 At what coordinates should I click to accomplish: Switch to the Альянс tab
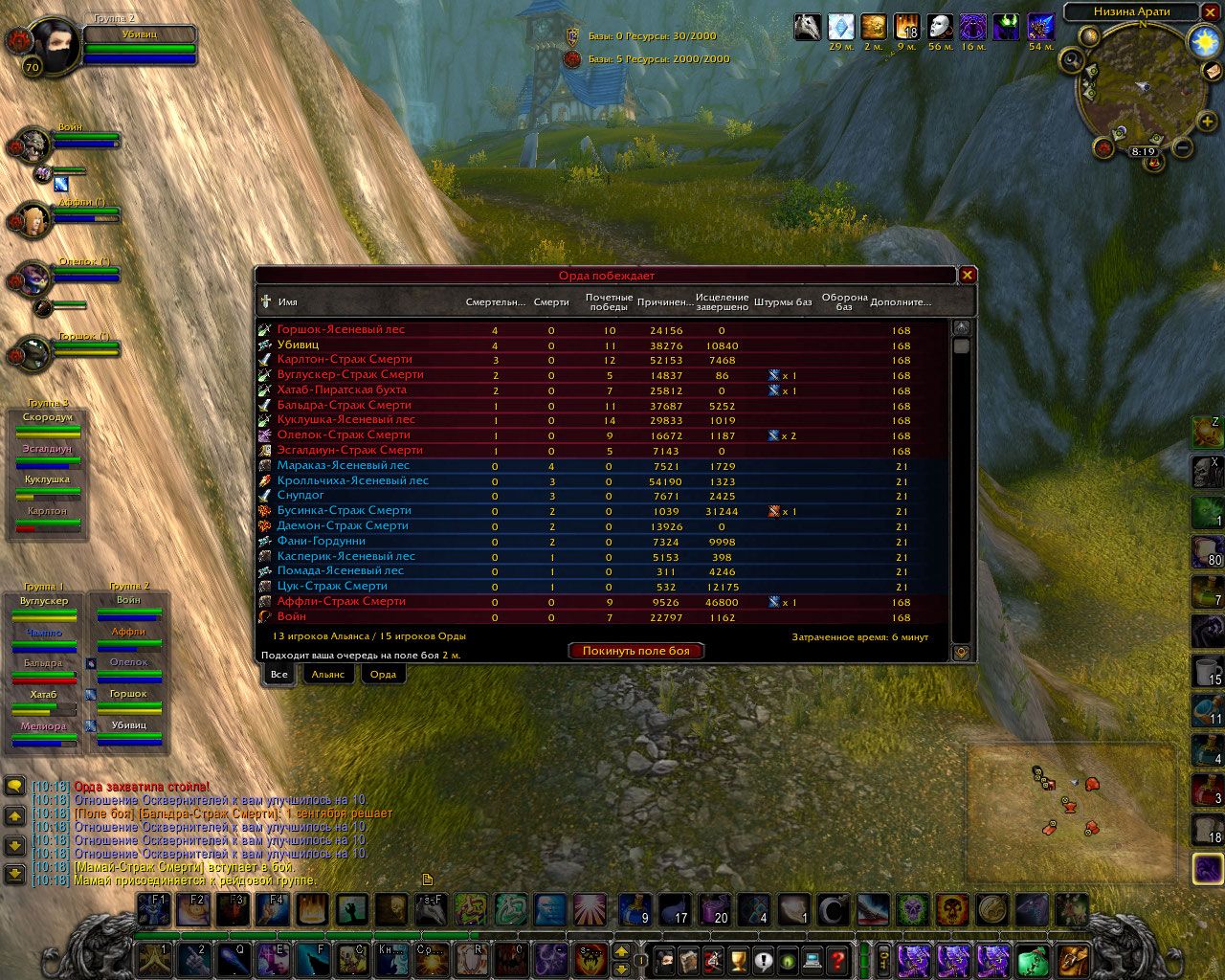(x=327, y=675)
